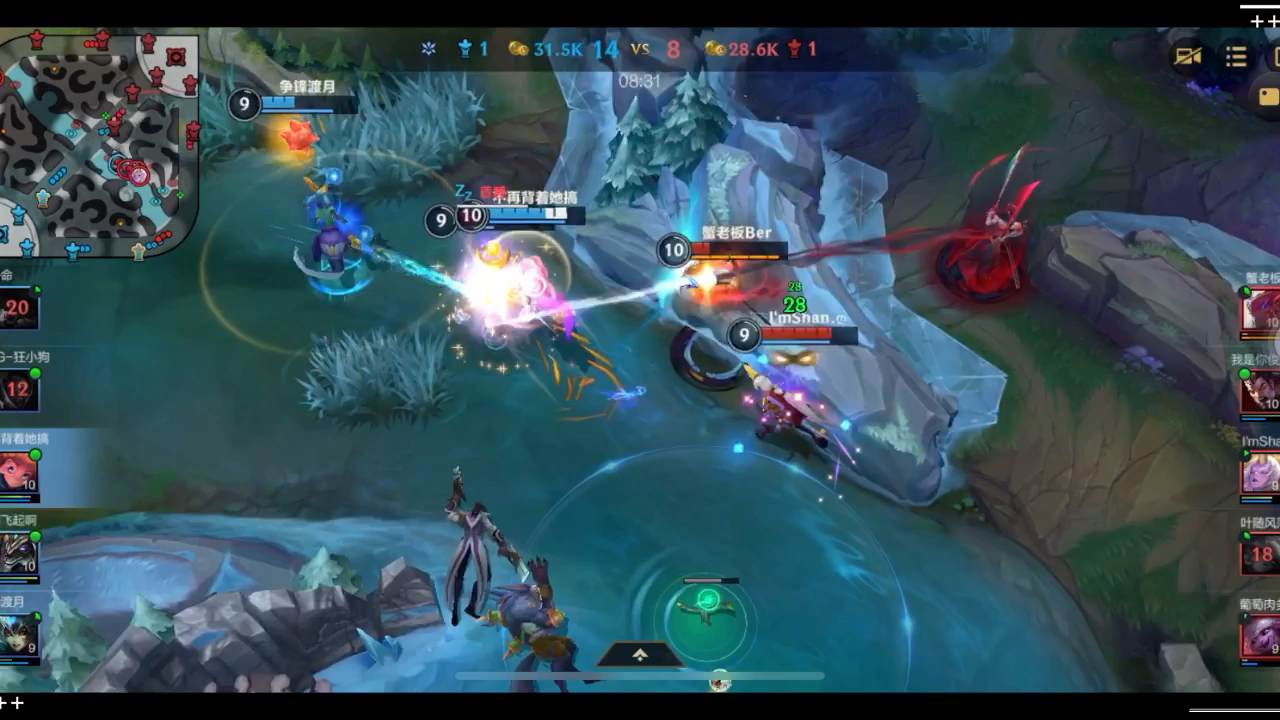Open the list menu icon
This screenshot has height=720, width=1280.
pyautogui.click(x=1236, y=56)
